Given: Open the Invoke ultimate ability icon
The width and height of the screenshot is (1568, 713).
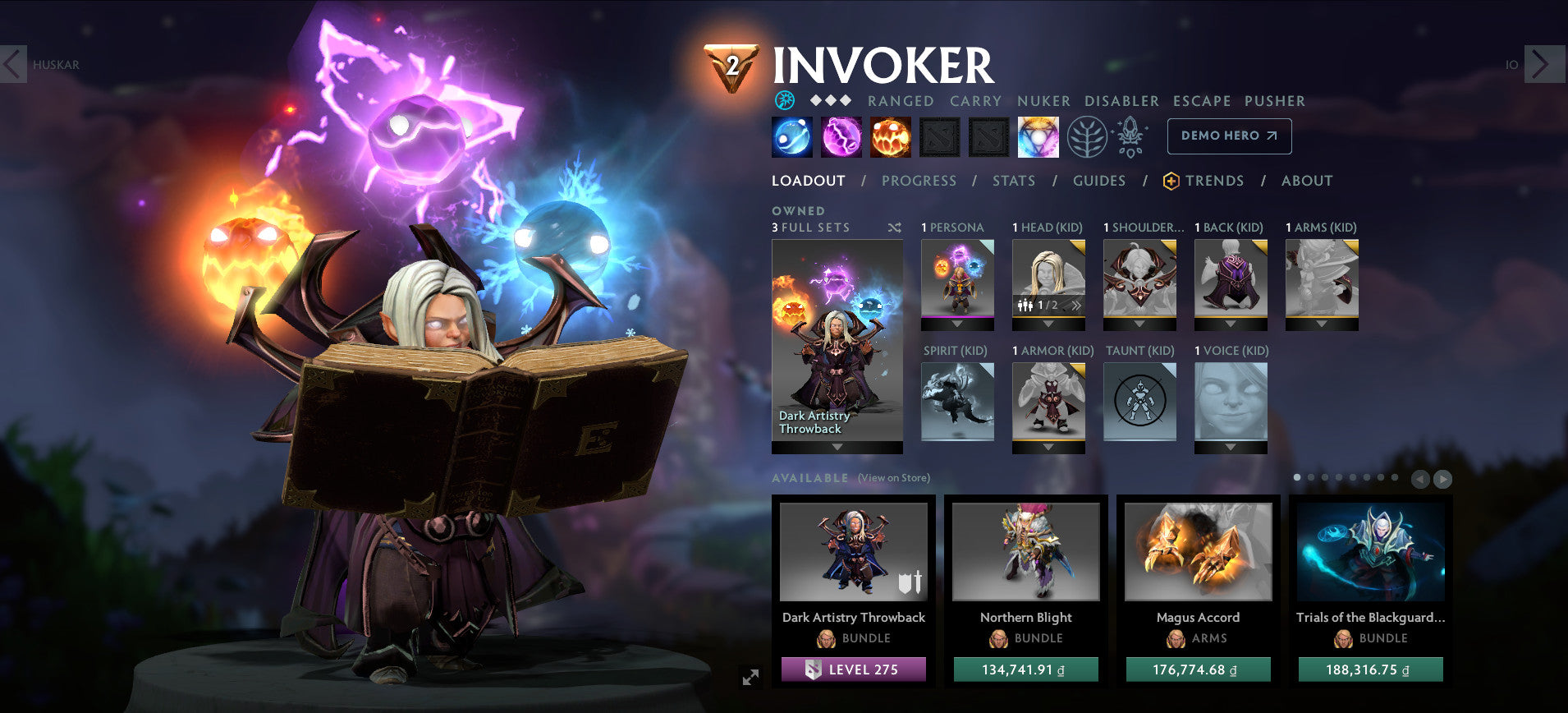Looking at the screenshot, I should pos(1037,136).
